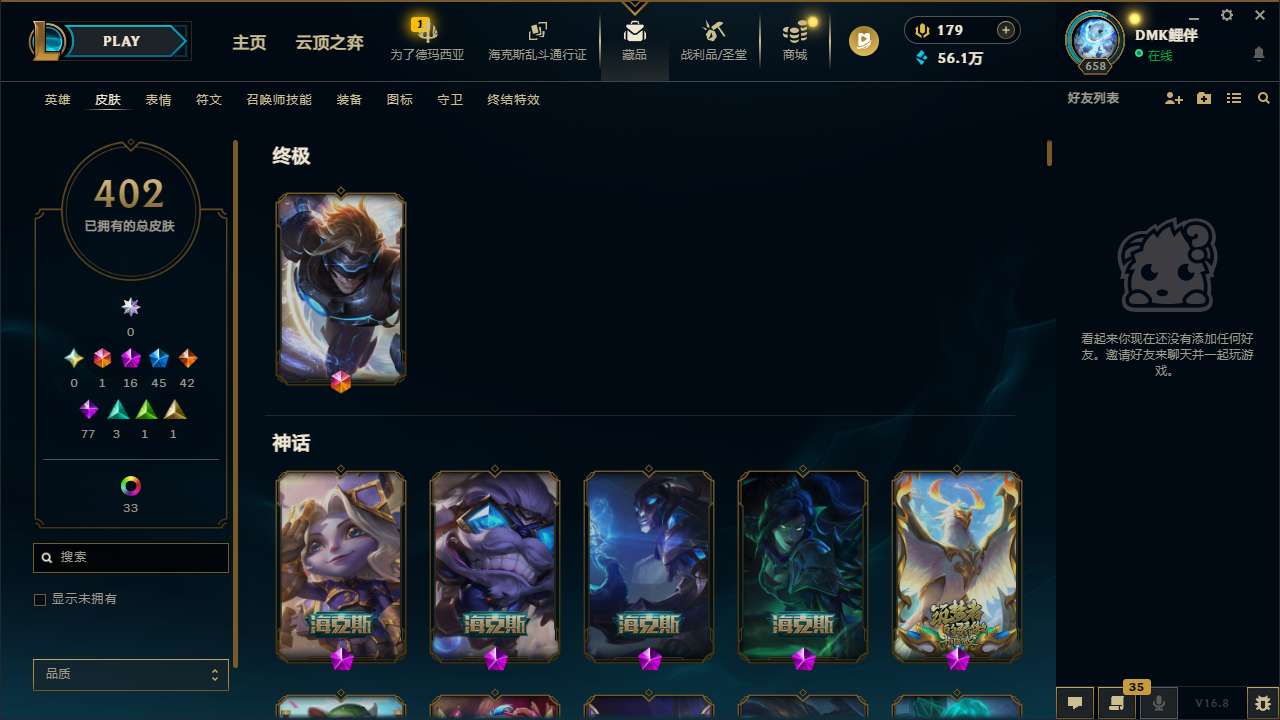Click the add friend icon
The image size is (1280, 720).
coord(1173,98)
